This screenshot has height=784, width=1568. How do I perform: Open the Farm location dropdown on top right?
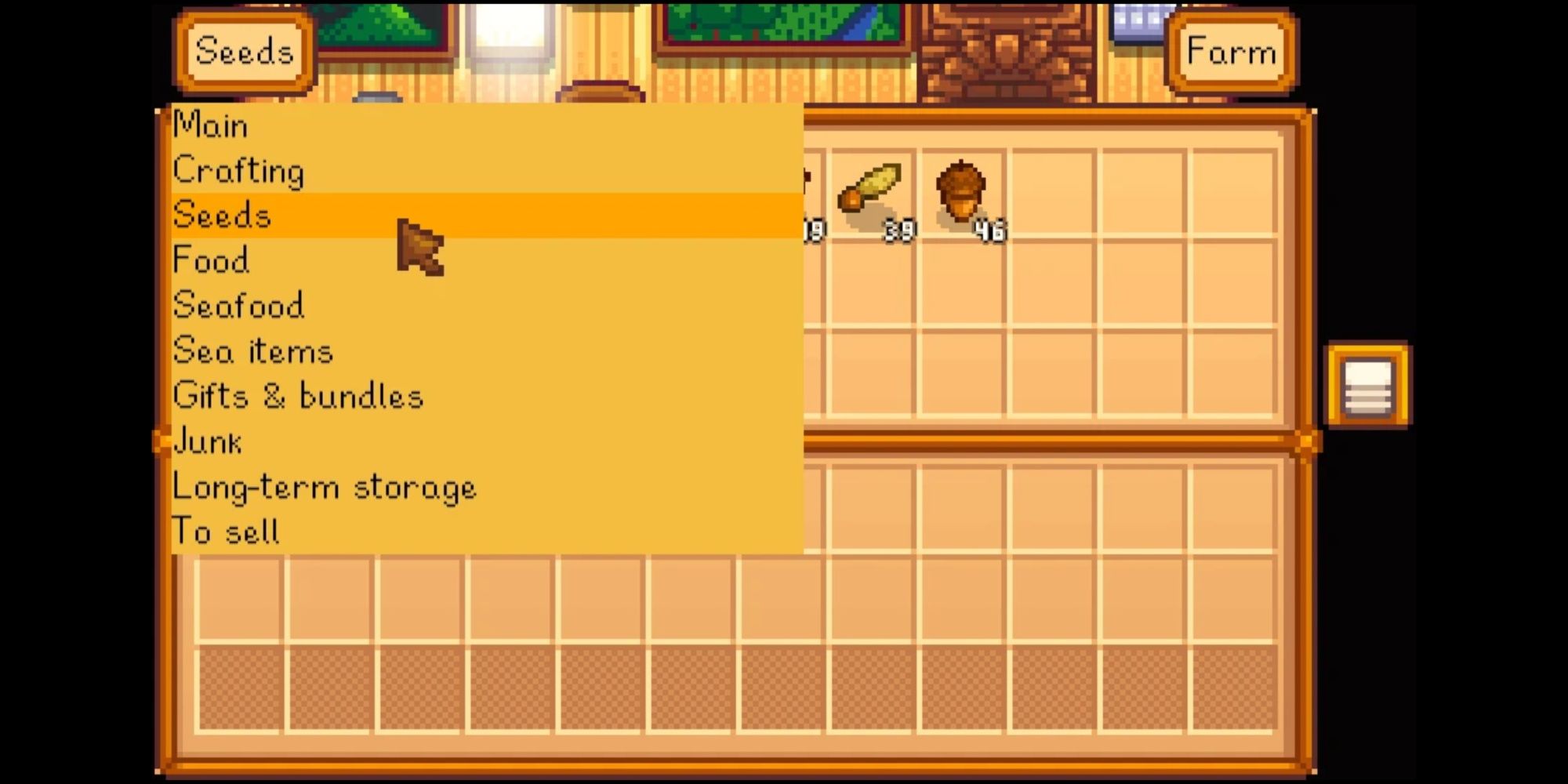(1231, 53)
